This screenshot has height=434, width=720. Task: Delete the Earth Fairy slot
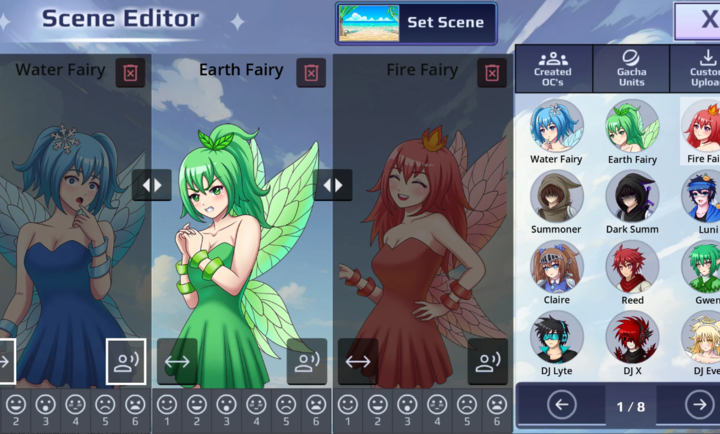(x=312, y=72)
